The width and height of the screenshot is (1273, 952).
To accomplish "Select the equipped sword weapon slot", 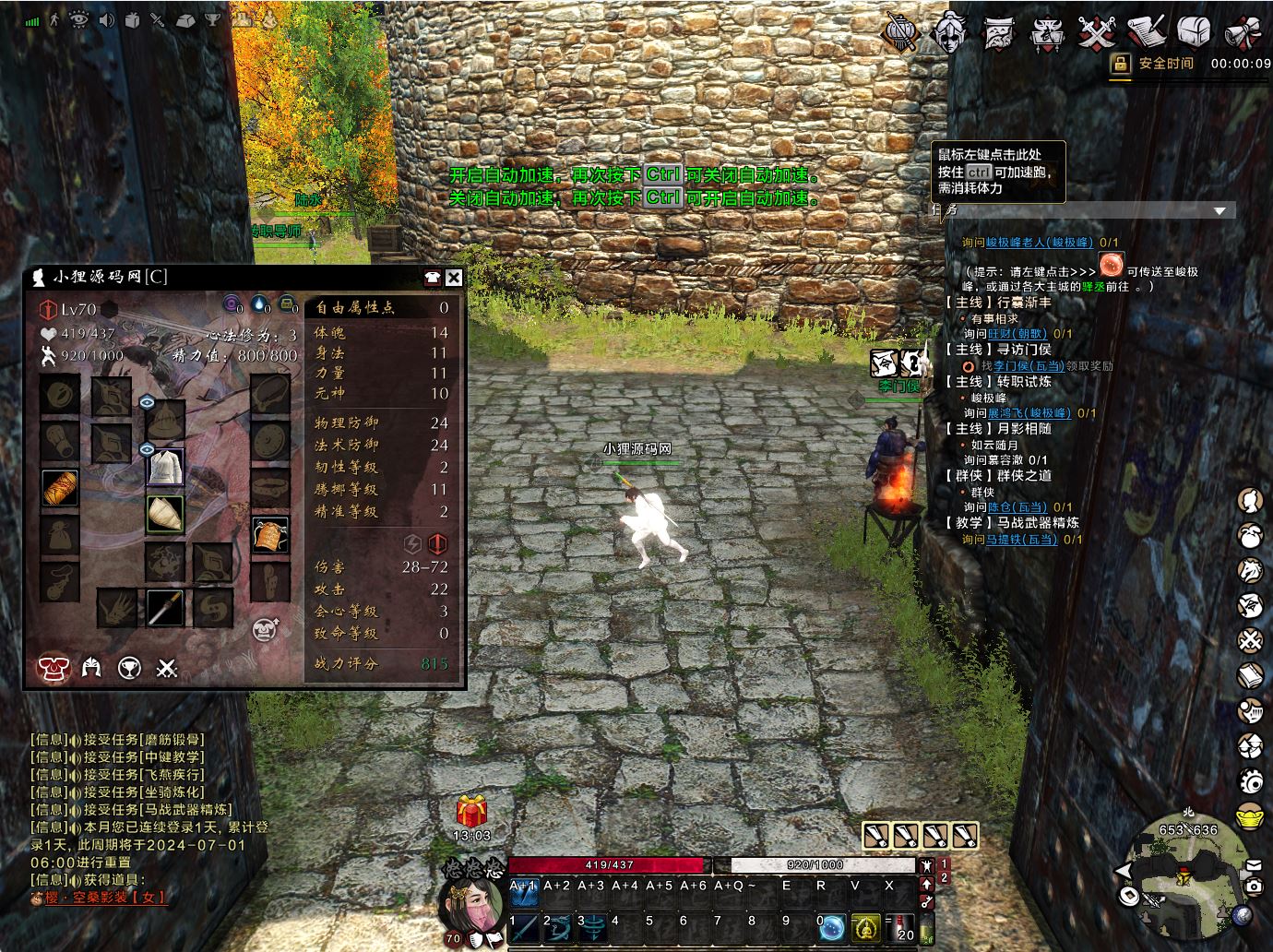I will pyautogui.click(x=165, y=608).
